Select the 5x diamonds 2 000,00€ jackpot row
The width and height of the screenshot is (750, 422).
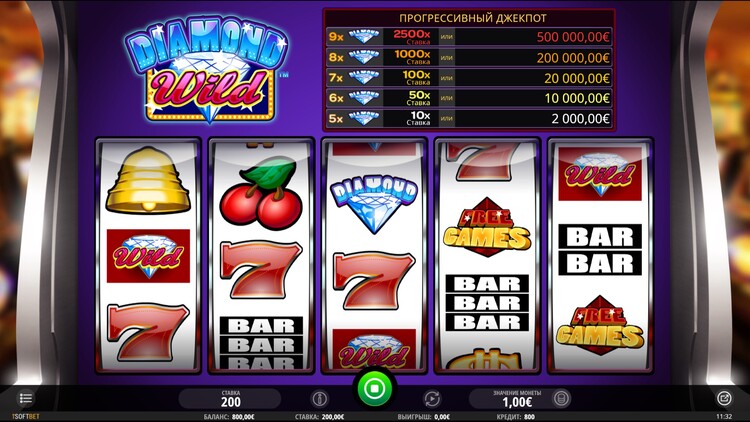(x=469, y=118)
